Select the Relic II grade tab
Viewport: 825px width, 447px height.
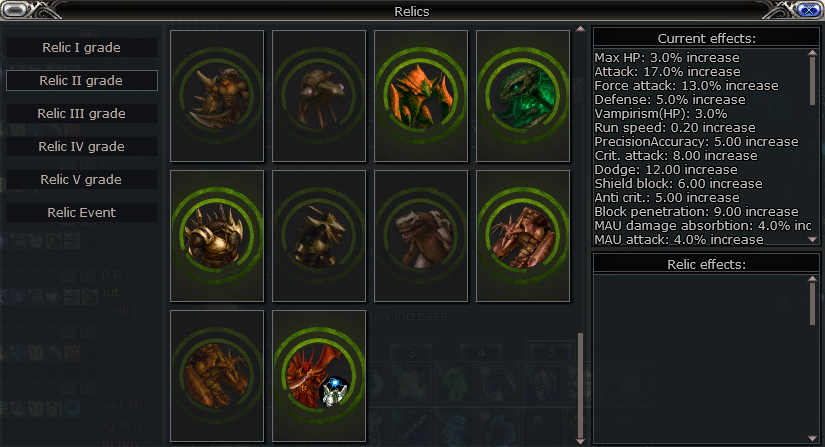coord(82,80)
